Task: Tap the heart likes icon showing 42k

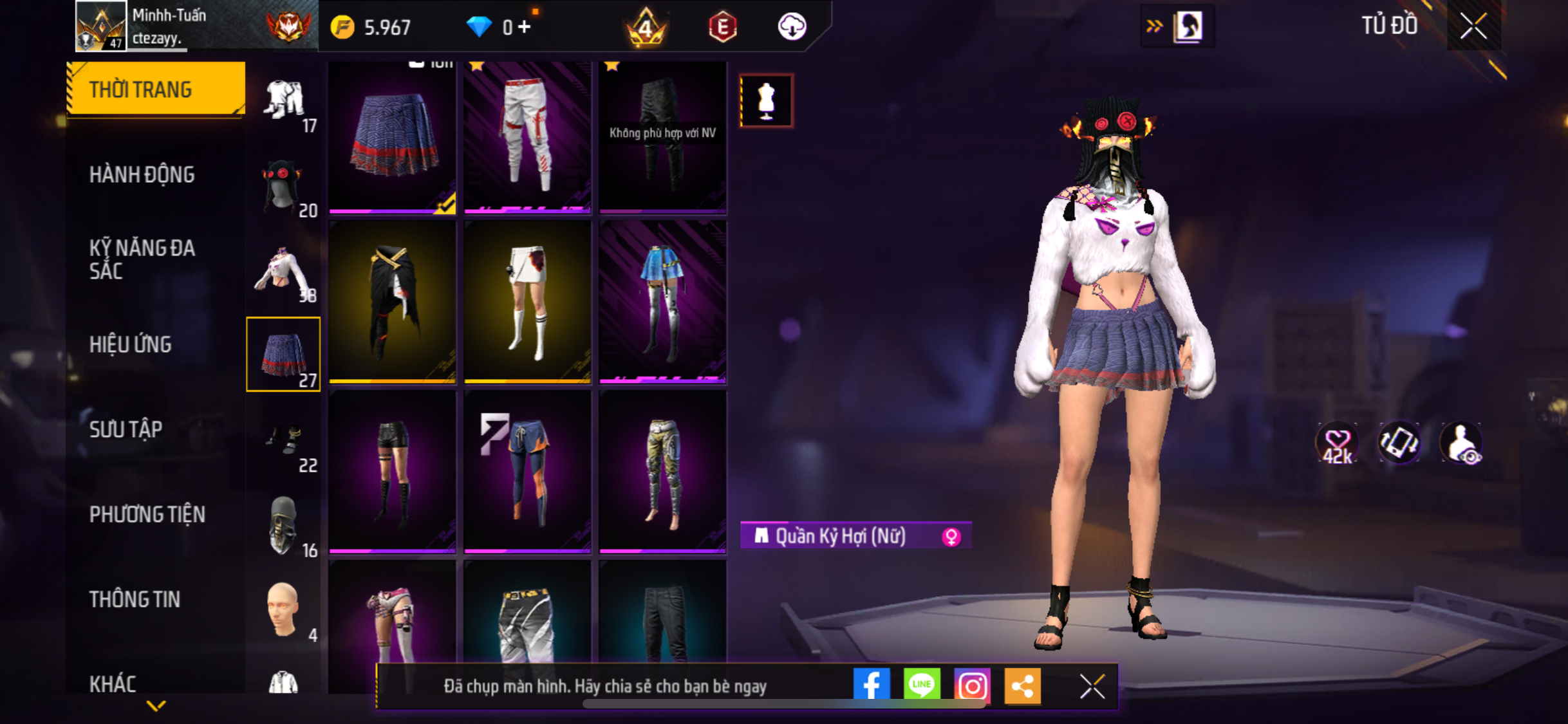Action: 1337,443
